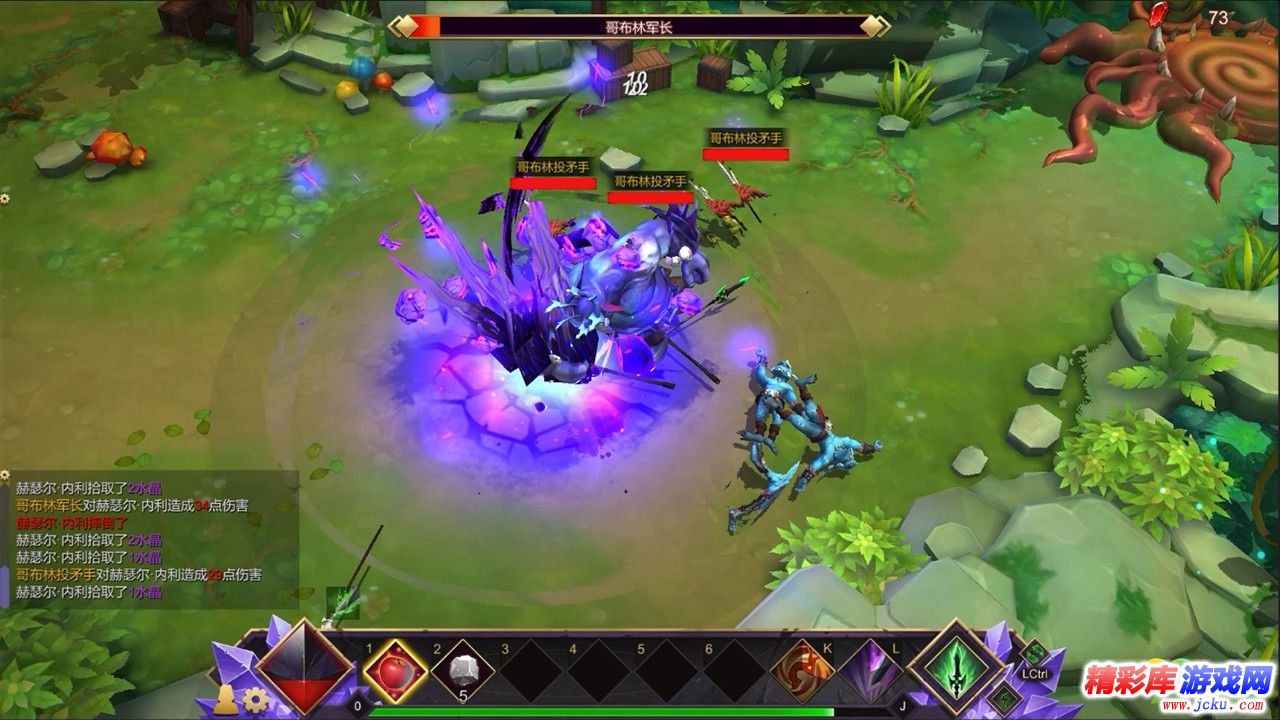1280x720 pixels.
Task: Open settings with the gear icon
Action: tap(256, 699)
